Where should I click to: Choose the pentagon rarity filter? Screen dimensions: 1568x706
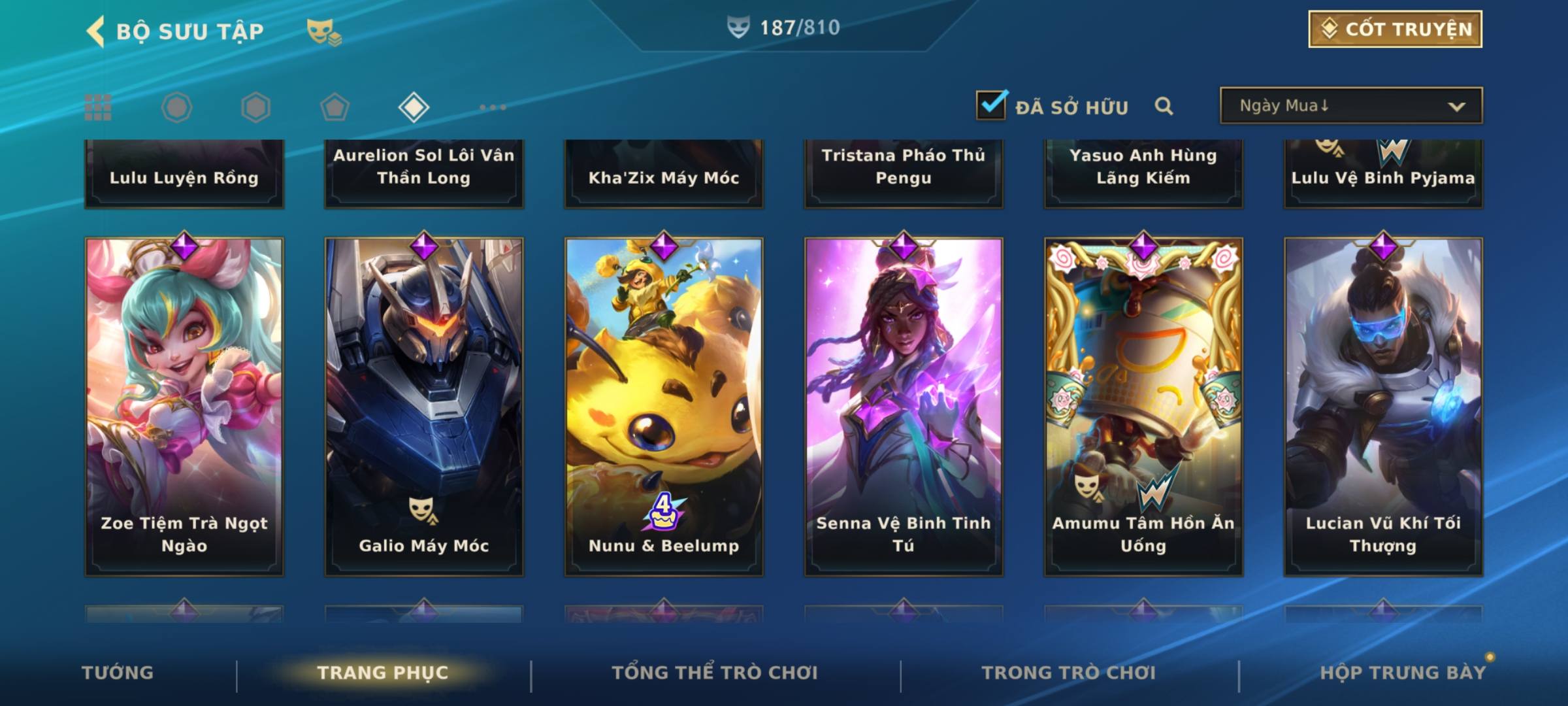click(335, 107)
